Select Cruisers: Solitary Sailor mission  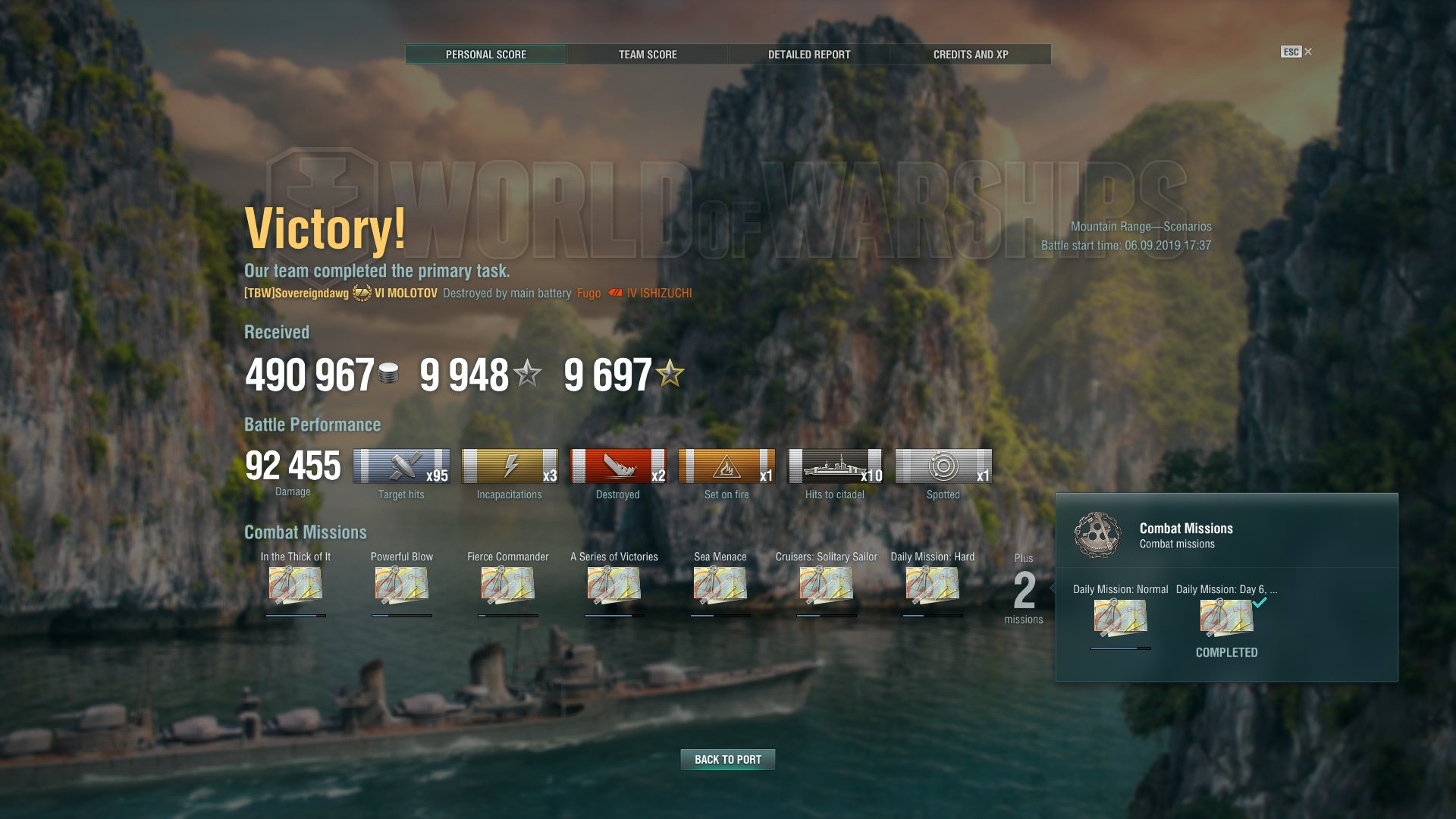[827, 586]
